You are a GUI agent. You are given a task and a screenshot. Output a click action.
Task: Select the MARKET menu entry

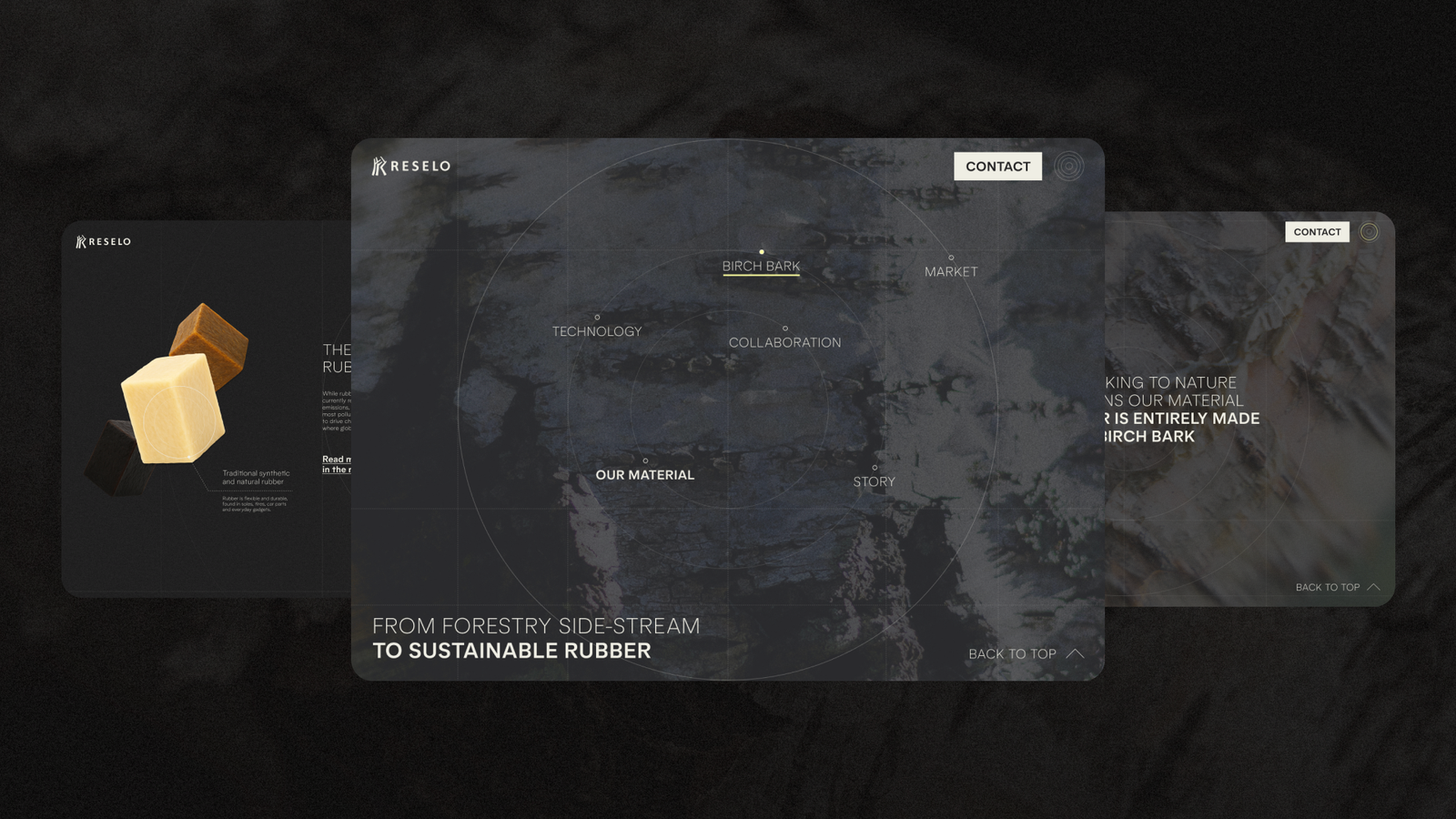click(x=951, y=271)
